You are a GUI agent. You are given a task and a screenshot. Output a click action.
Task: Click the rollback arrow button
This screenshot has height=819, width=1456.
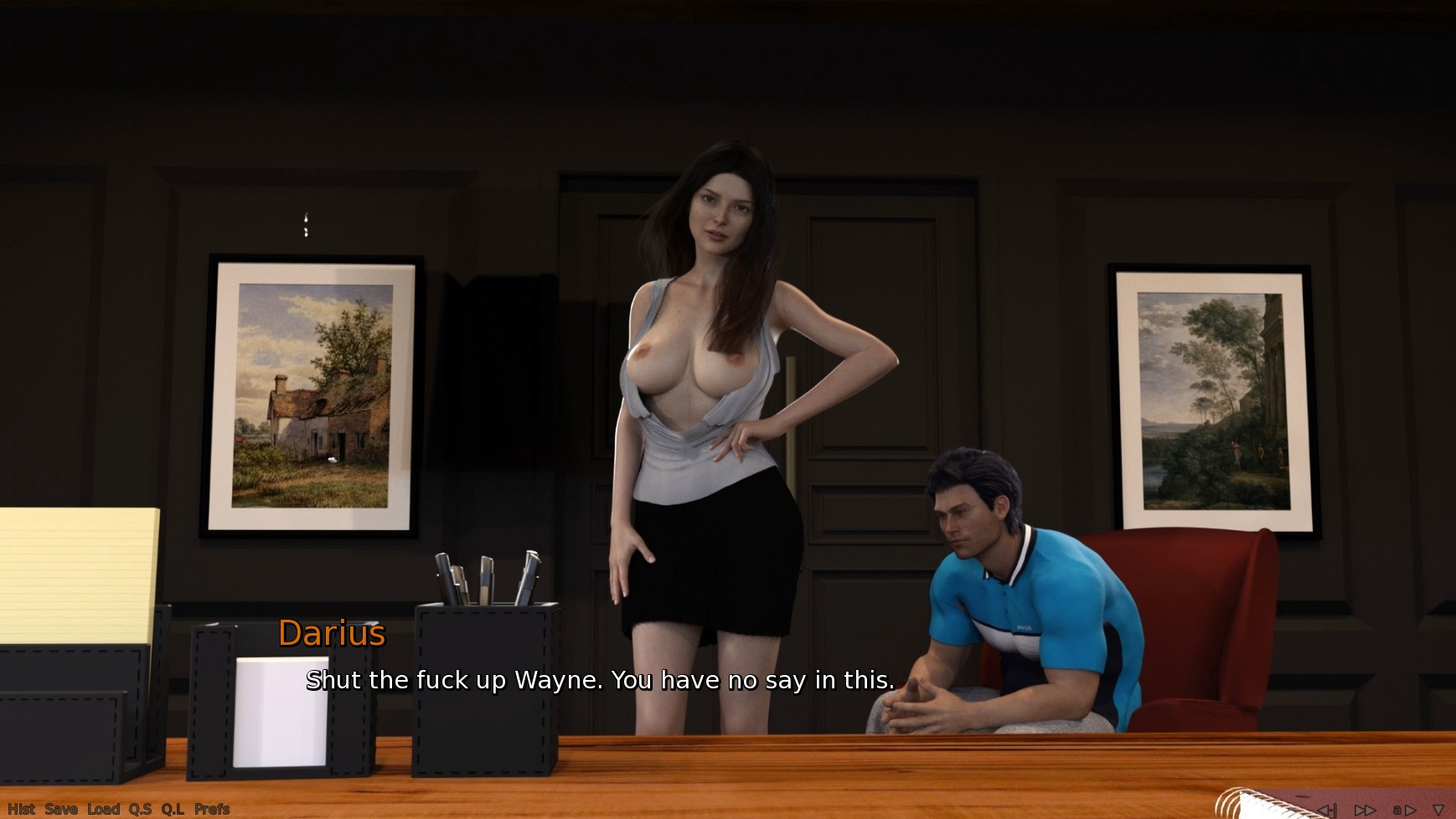pos(1326,810)
